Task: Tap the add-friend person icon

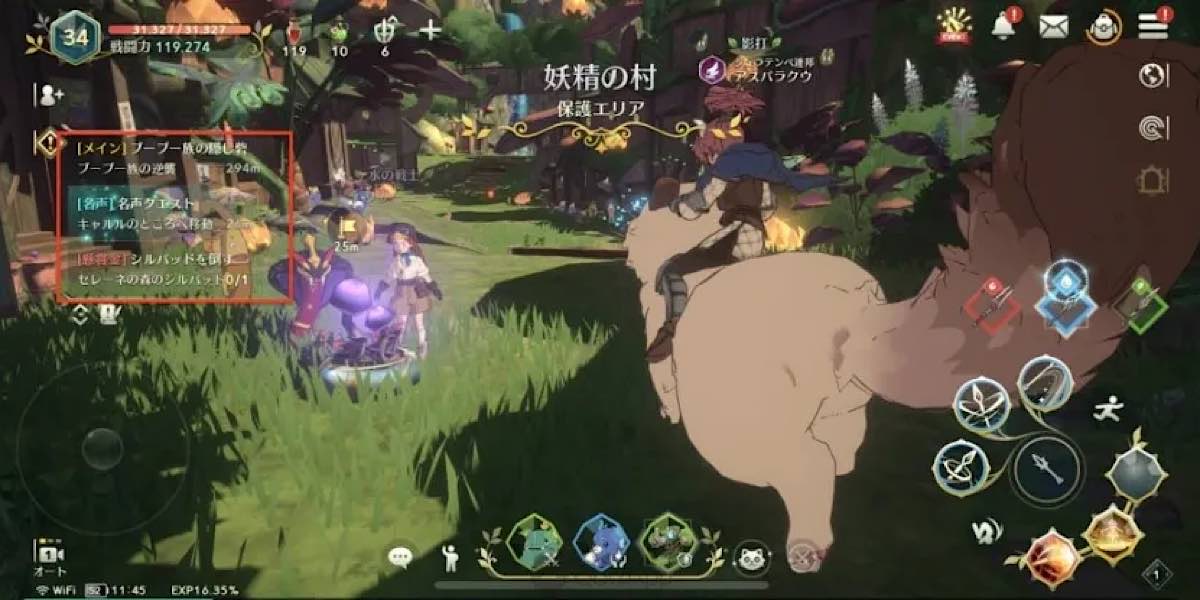Action: click(48, 95)
